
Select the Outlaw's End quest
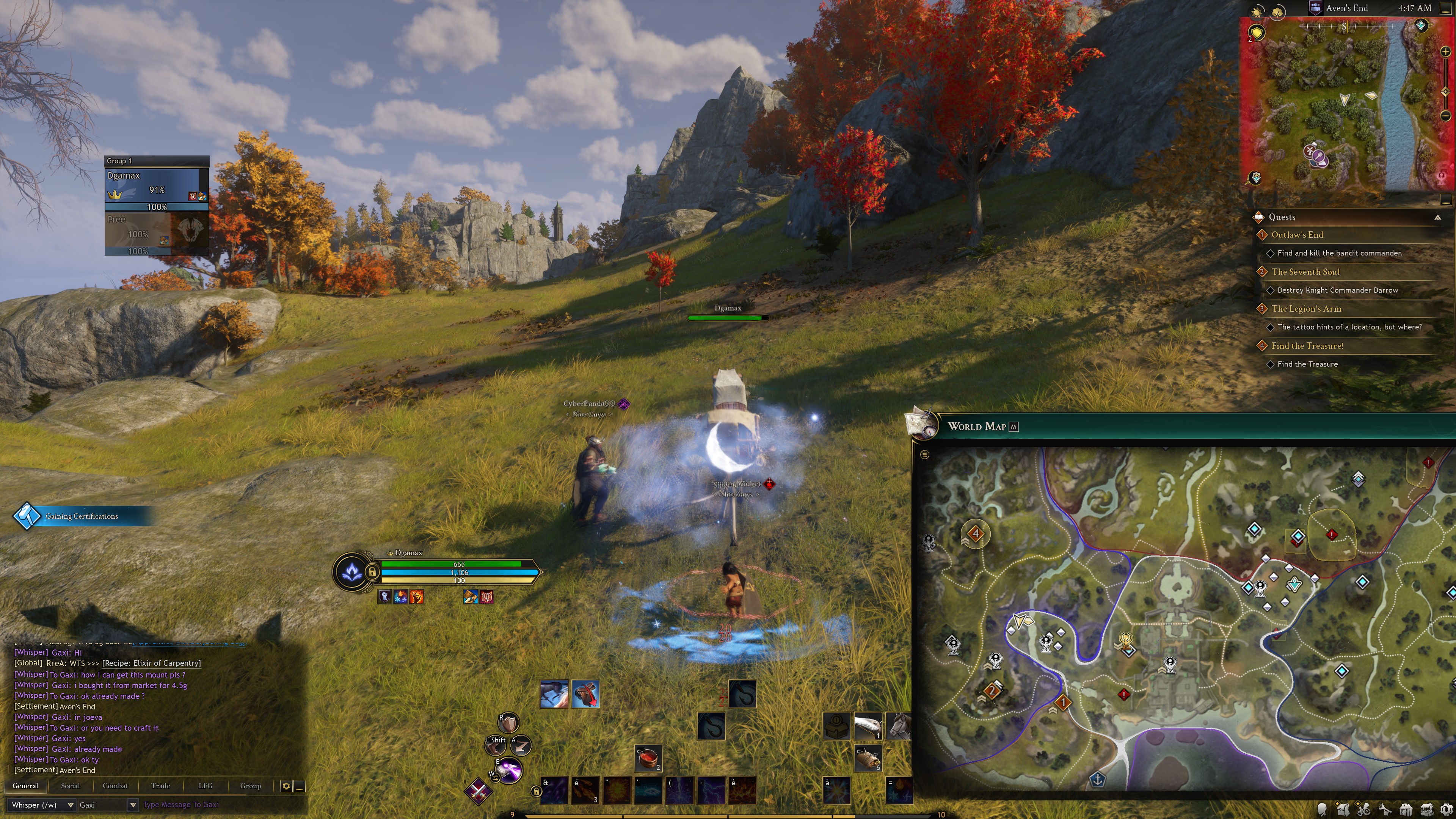(x=1297, y=235)
